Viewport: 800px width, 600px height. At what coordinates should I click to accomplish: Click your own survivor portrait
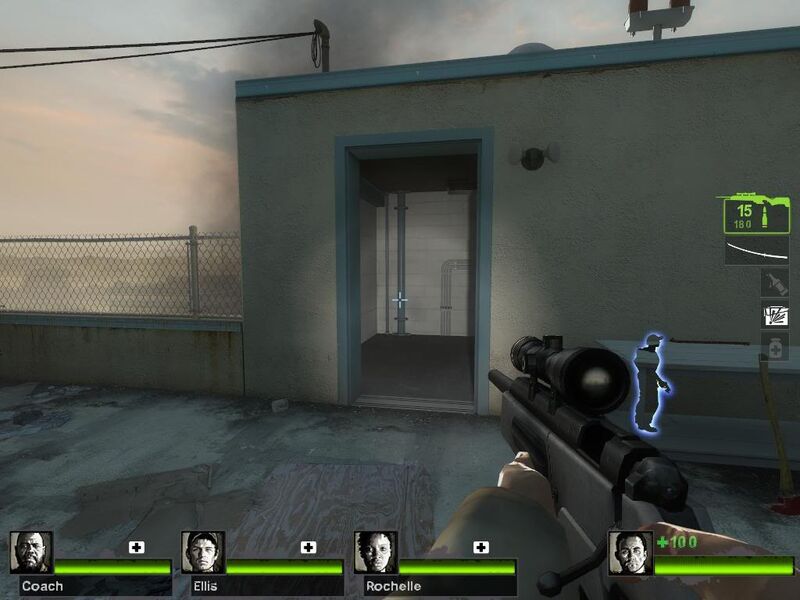[630, 552]
